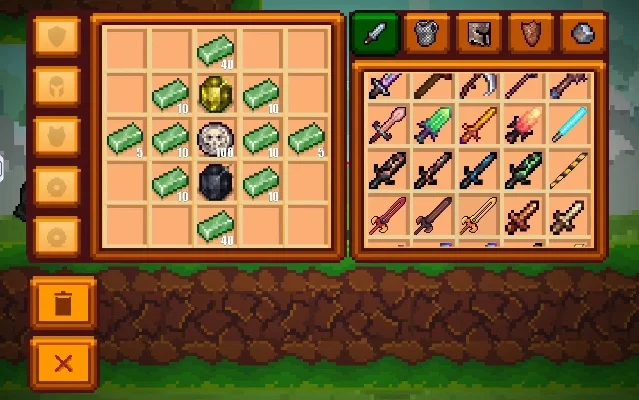Choose the flaming red sword recipe
Viewport: 639px width, 400px height.
(523, 129)
